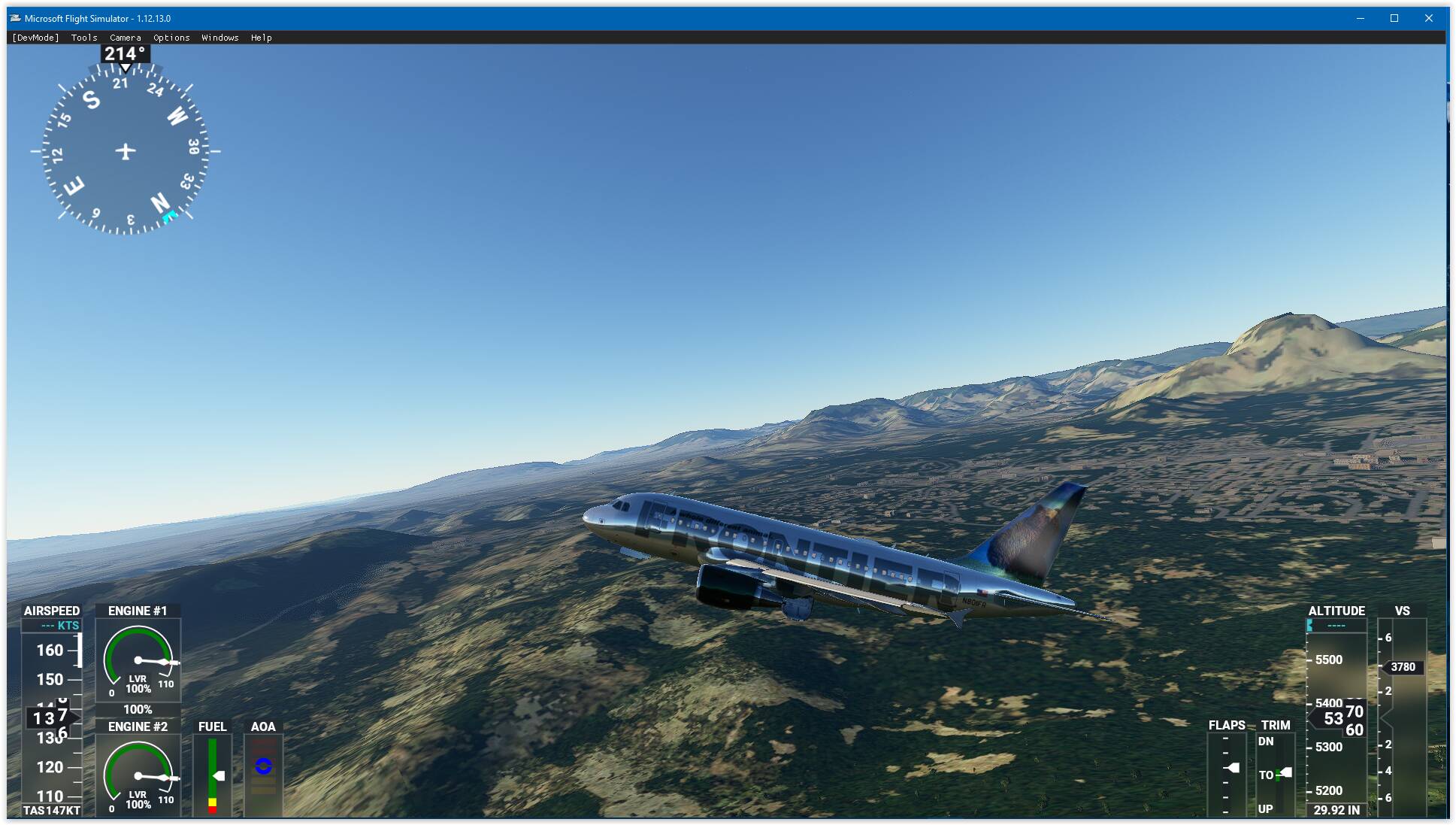Click the heading compass rose

coord(123,150)
